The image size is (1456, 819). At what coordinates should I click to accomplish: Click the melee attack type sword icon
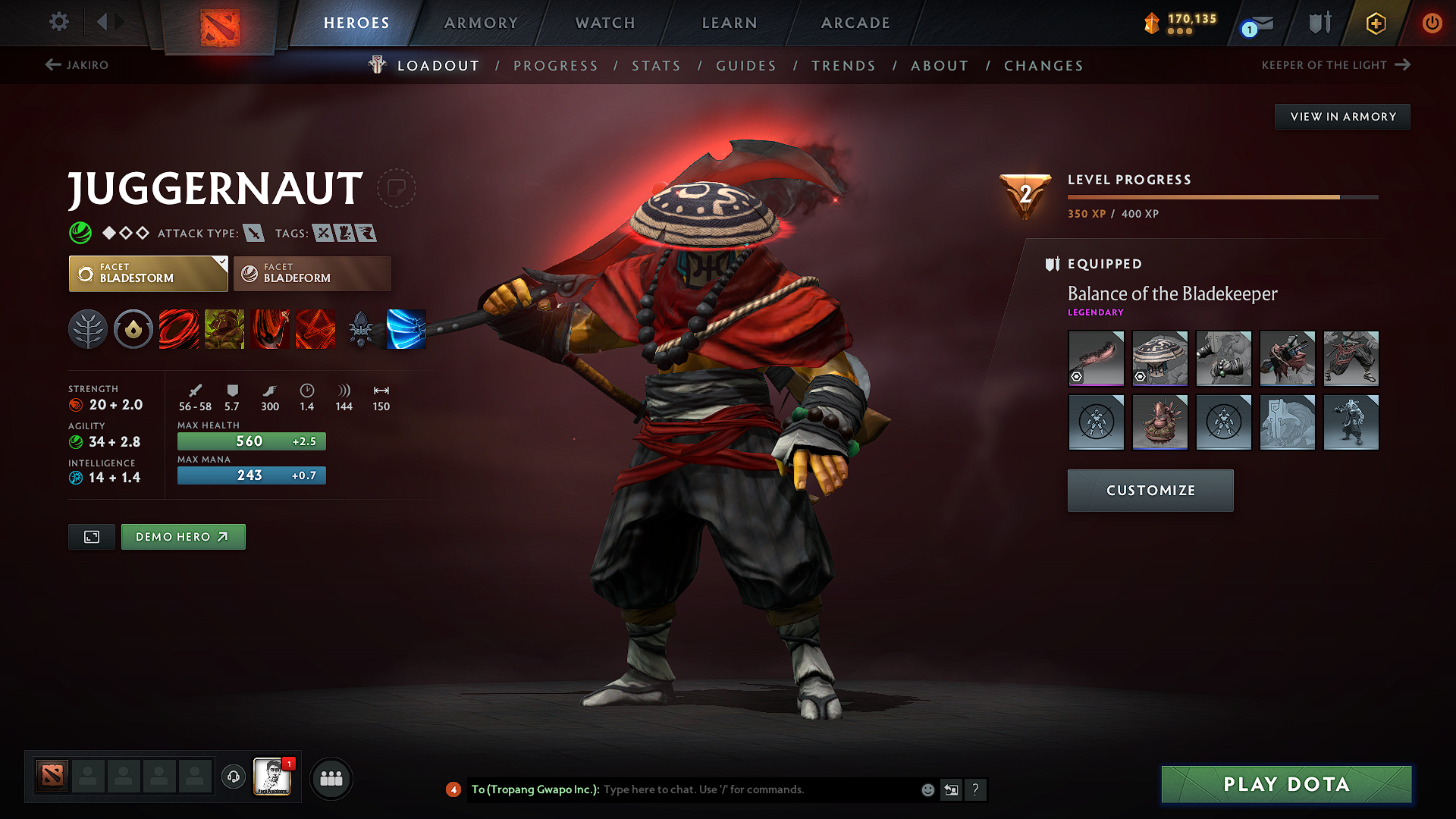click(x=253, y=233)
